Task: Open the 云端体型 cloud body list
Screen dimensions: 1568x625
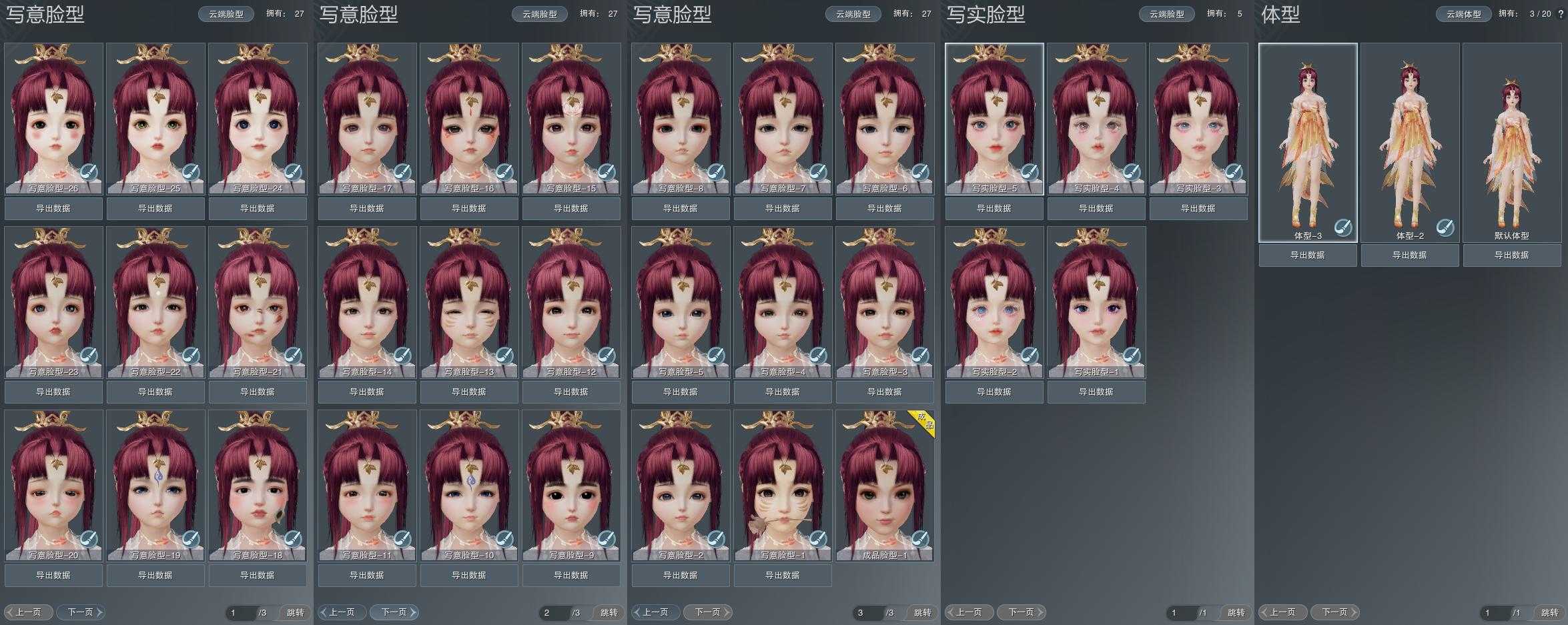Action: (x=1463, y=14)
